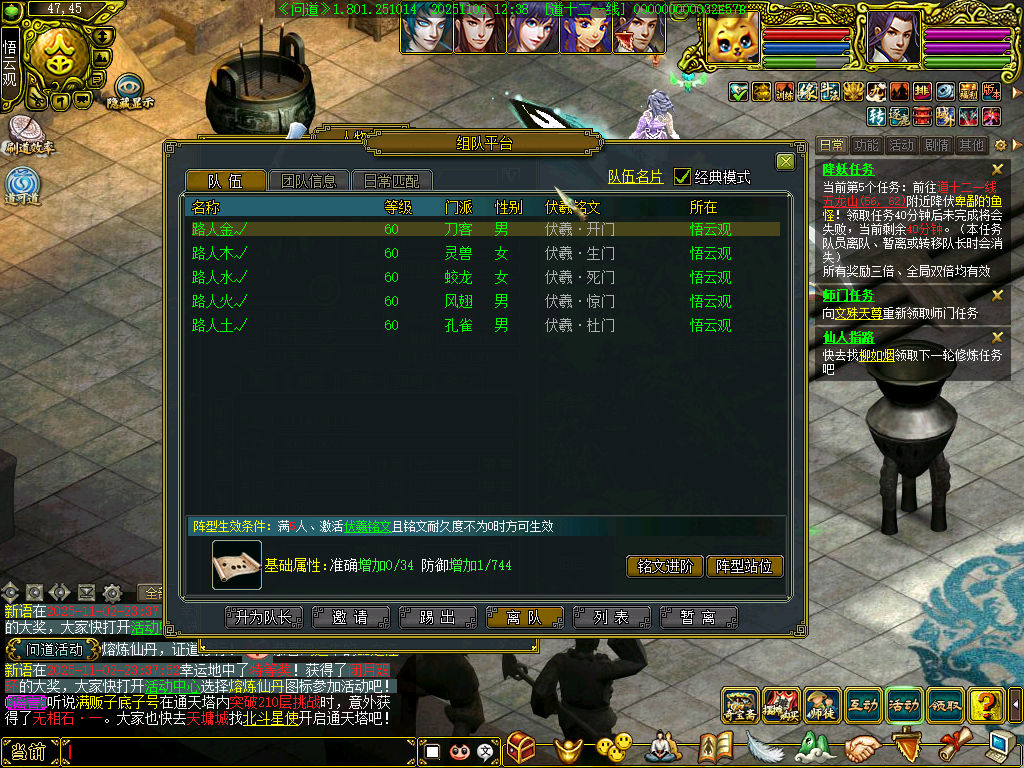Open 阵型站位 formation positions
This screenshot has width=1024, height=768.
[x=744, y=566]
